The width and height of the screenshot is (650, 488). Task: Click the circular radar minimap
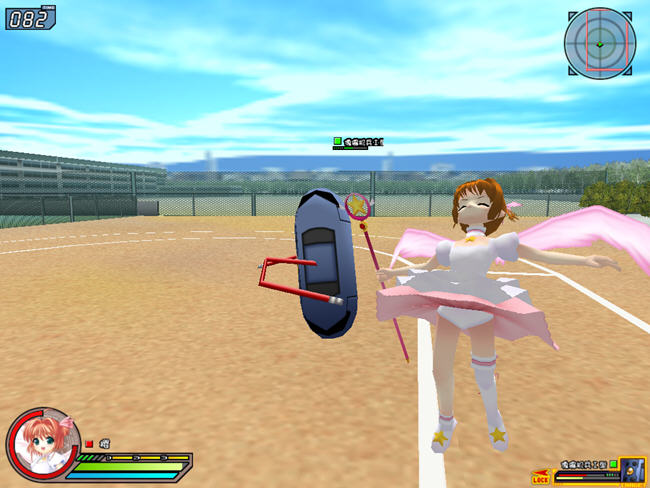[x=599, y=43]
